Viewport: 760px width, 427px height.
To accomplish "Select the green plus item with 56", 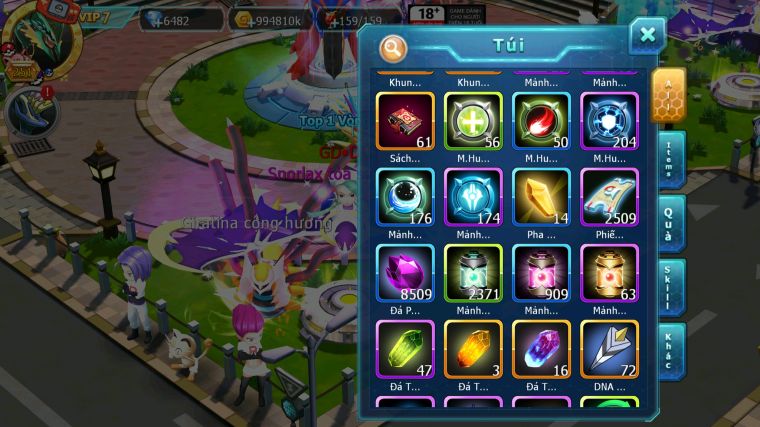I will coord(473,121).
